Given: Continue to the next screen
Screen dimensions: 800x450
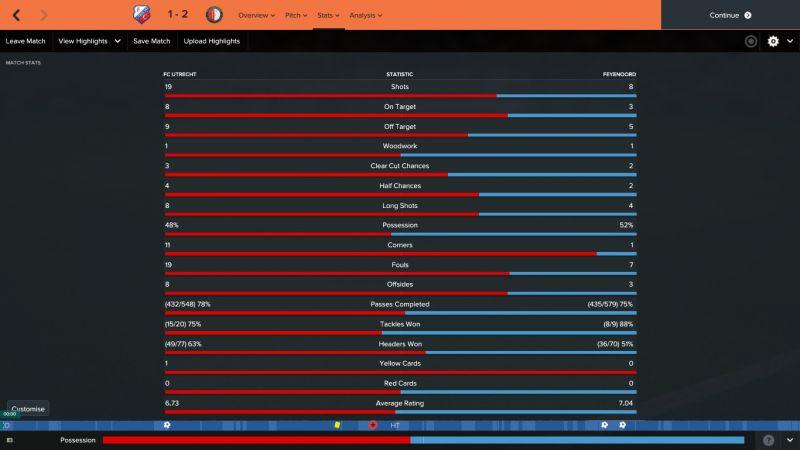Looking at the screenshot, I should [x=730, y=15].
